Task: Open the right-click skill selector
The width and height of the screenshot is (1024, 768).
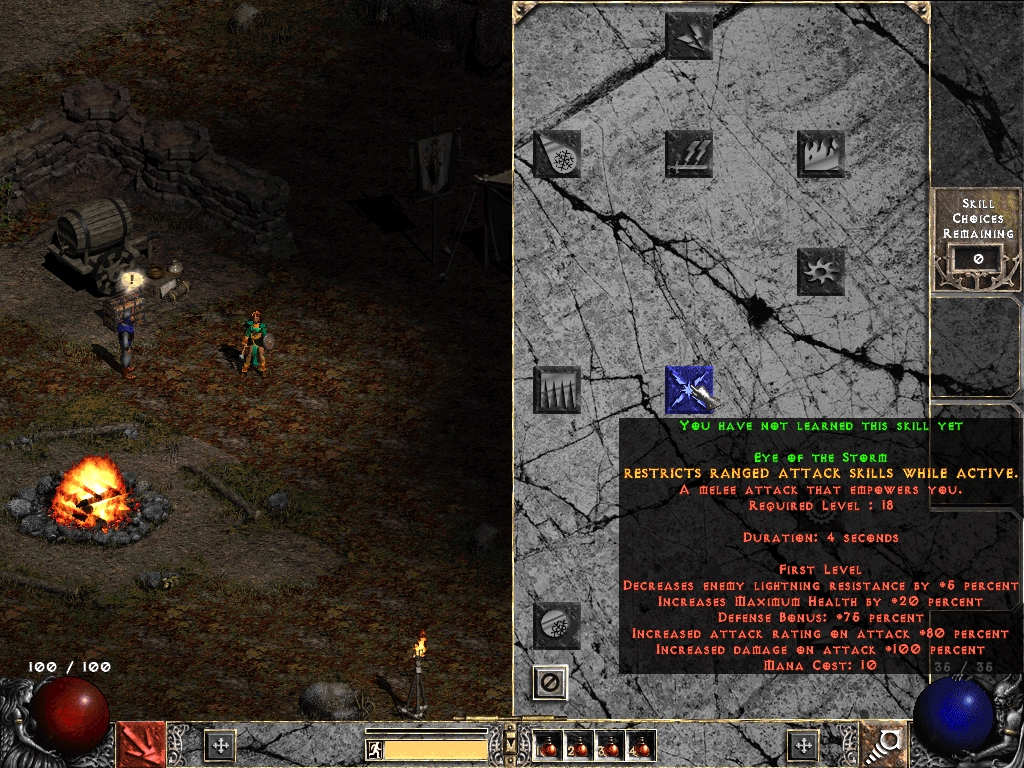Action: click(884, 744)
